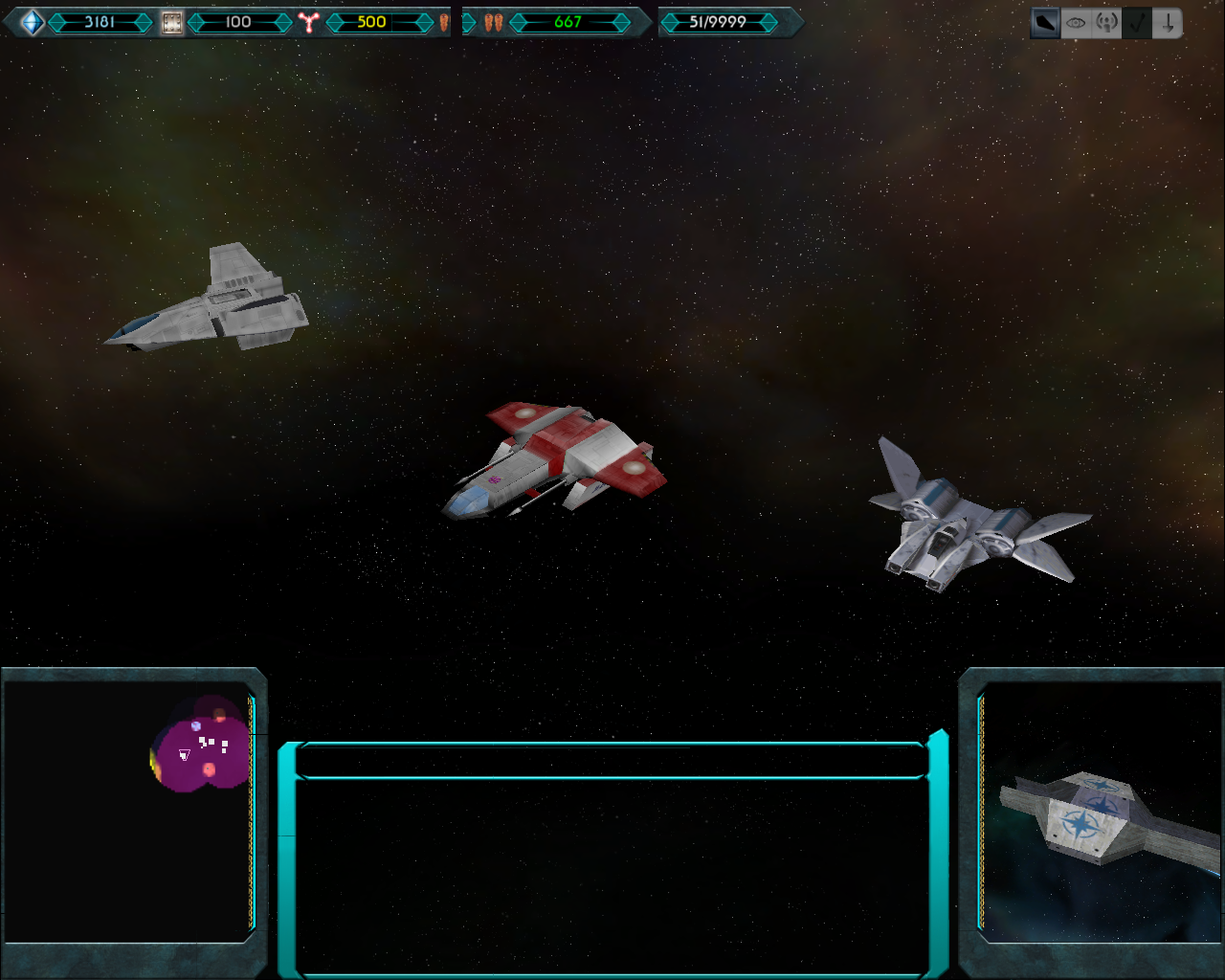Toggle the eye visibility button
This screenshot has height=980, width=1225.
click(1076, 23)
